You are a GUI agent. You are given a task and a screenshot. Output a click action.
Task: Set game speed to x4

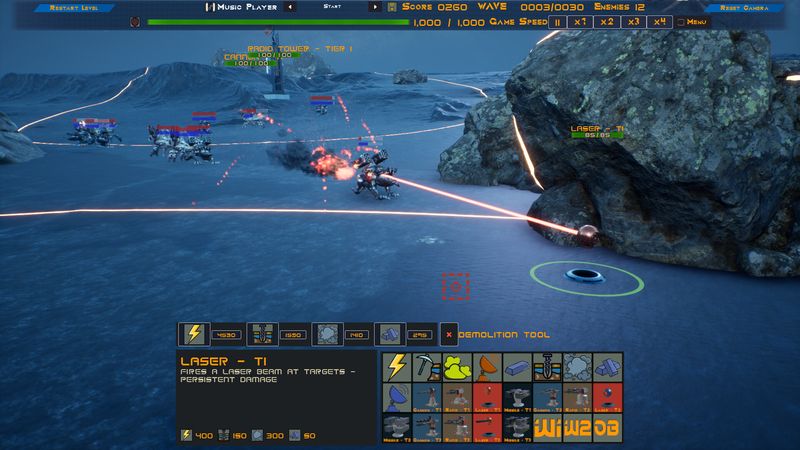pyautogui.click(x=658, y=21)
